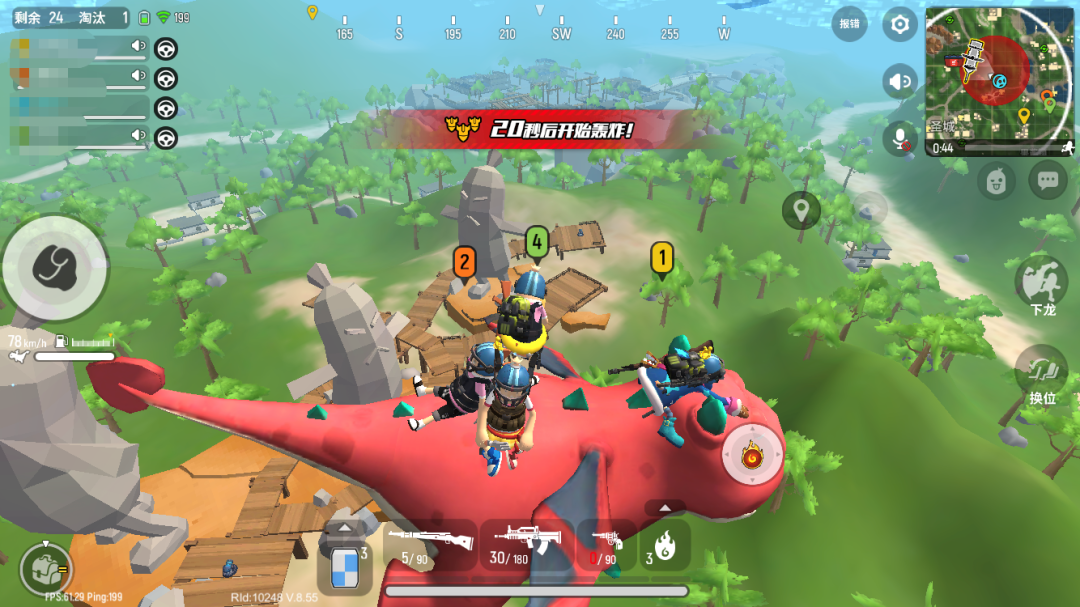This screenshot has height=607, width=1080.
Task: Open the emoji face emote wheel
Action: [996, 181]
